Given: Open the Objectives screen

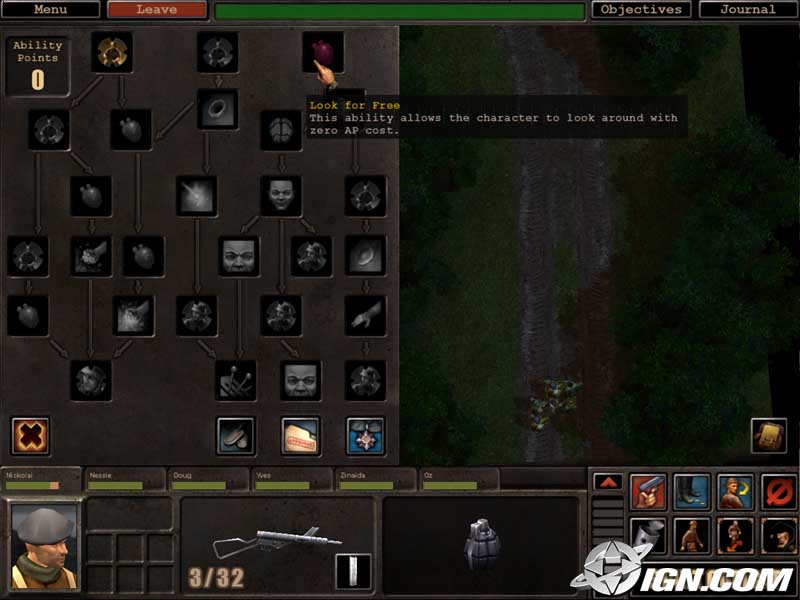Looking at the screenshot, I should 641,10.
